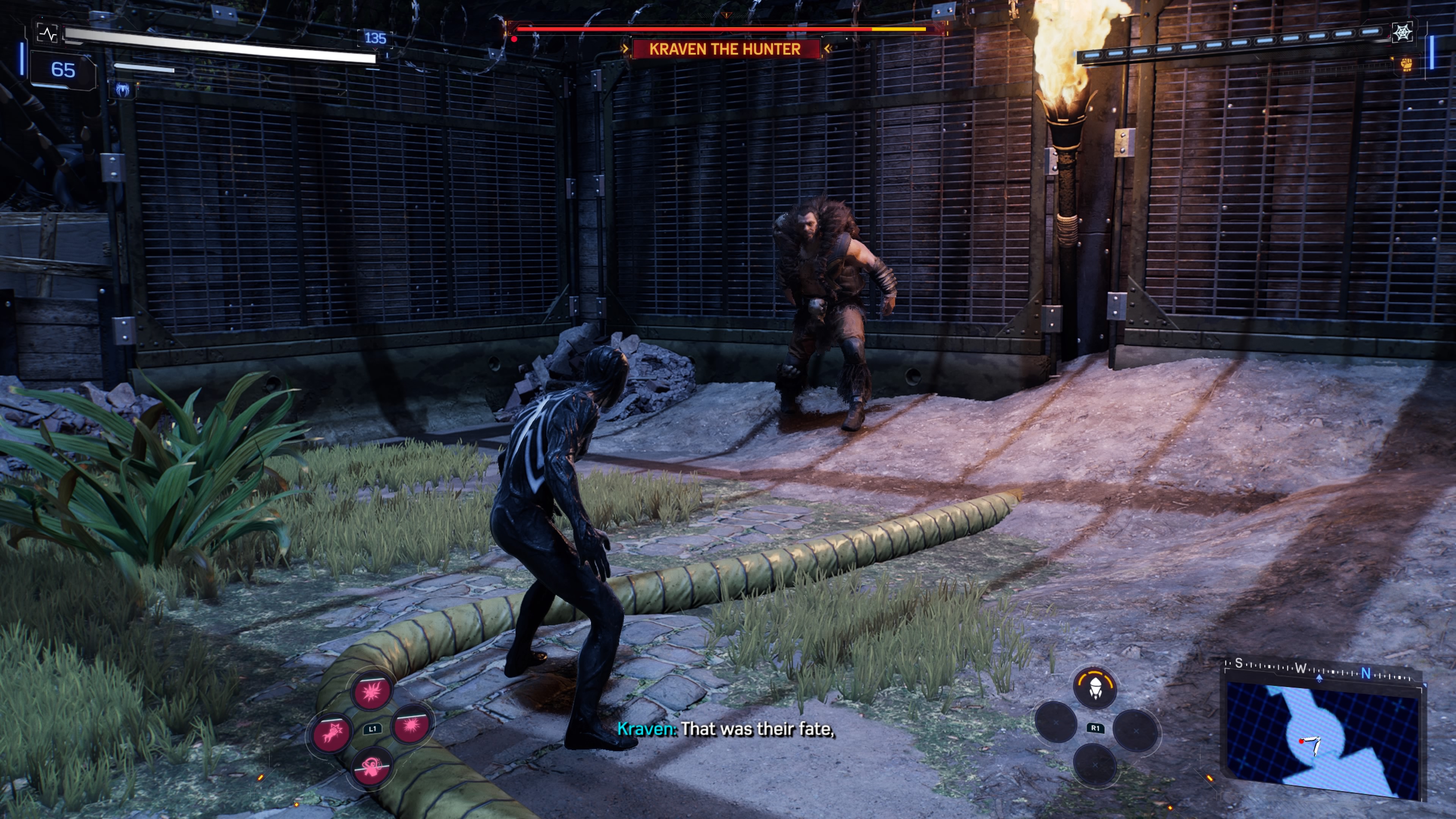Activate the top spiky tendril burst ability
Screen dimensions: 1456x819
coord(371,691)
